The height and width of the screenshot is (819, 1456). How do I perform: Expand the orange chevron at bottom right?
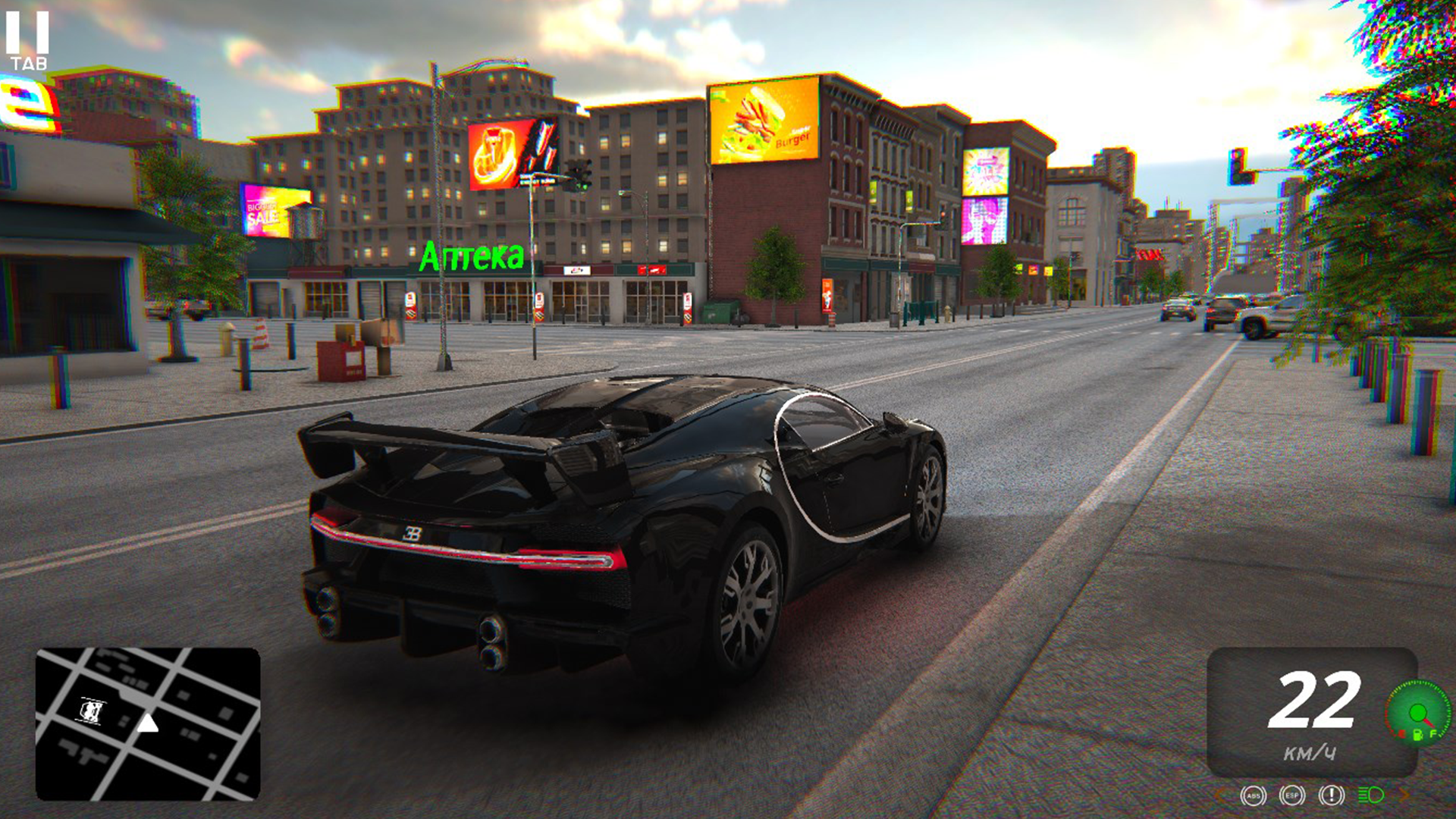tap(1404, 793)
